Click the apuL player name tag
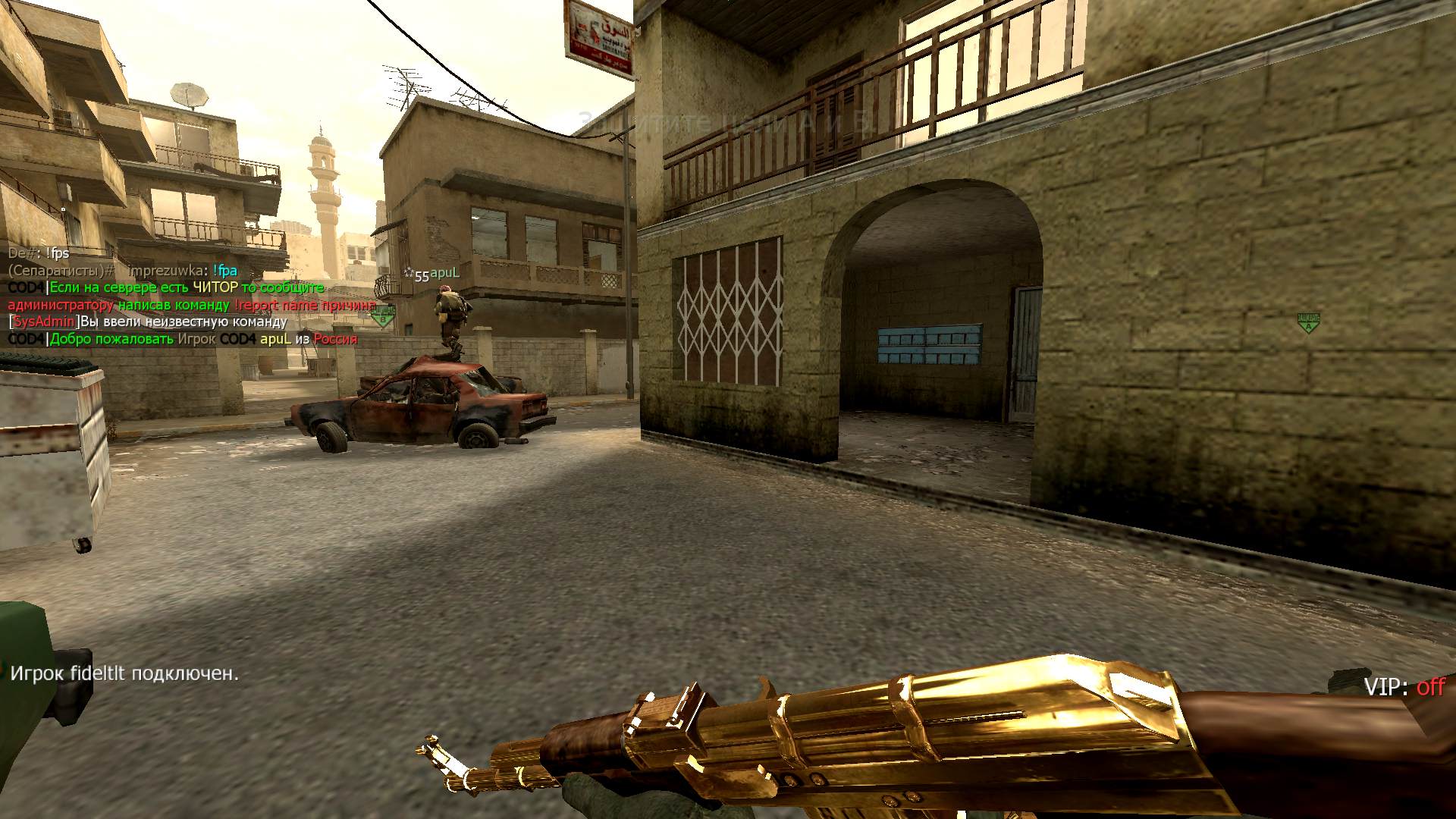 444,274
